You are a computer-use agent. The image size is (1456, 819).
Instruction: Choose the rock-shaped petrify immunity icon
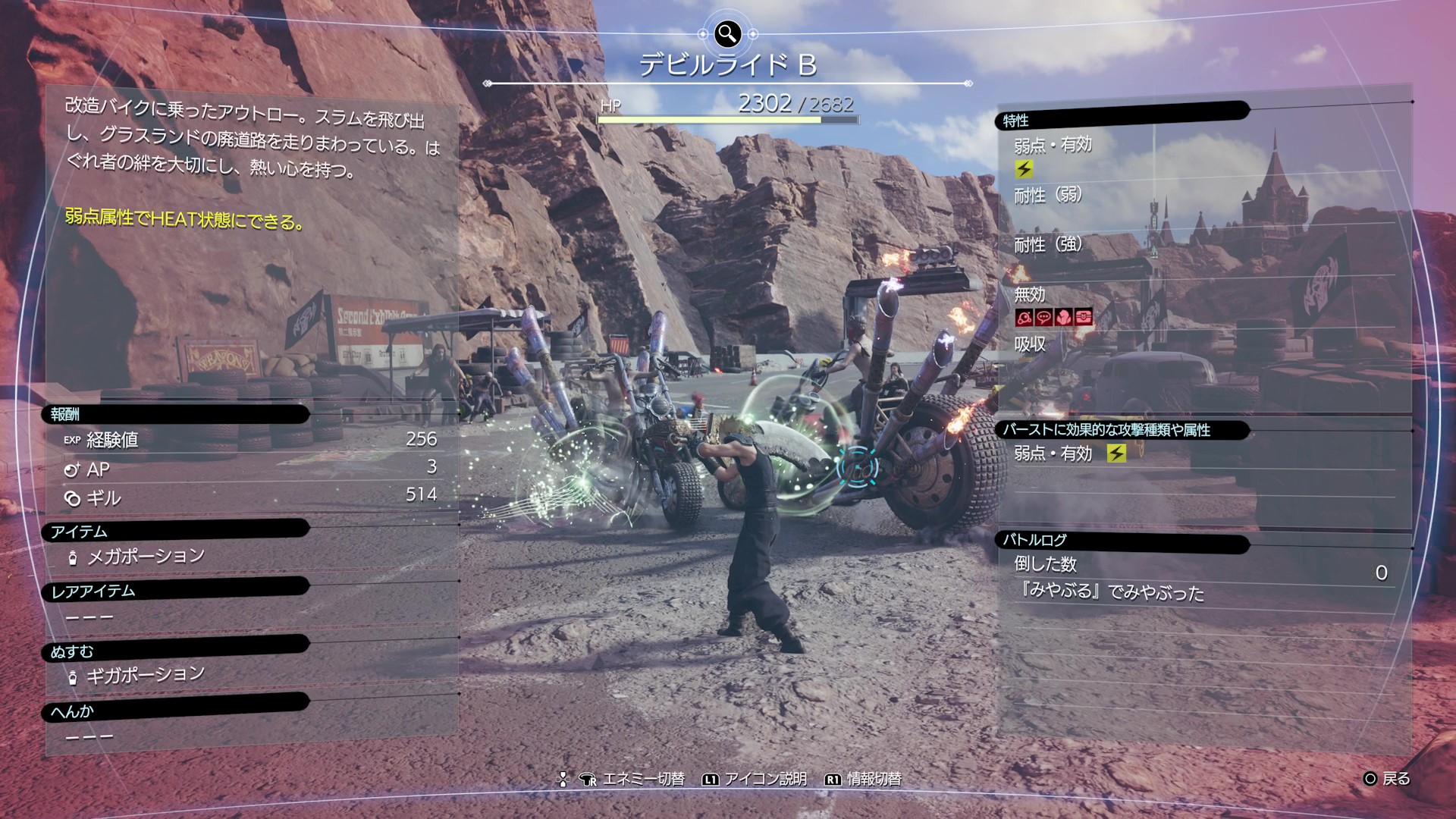point(1063,318)
